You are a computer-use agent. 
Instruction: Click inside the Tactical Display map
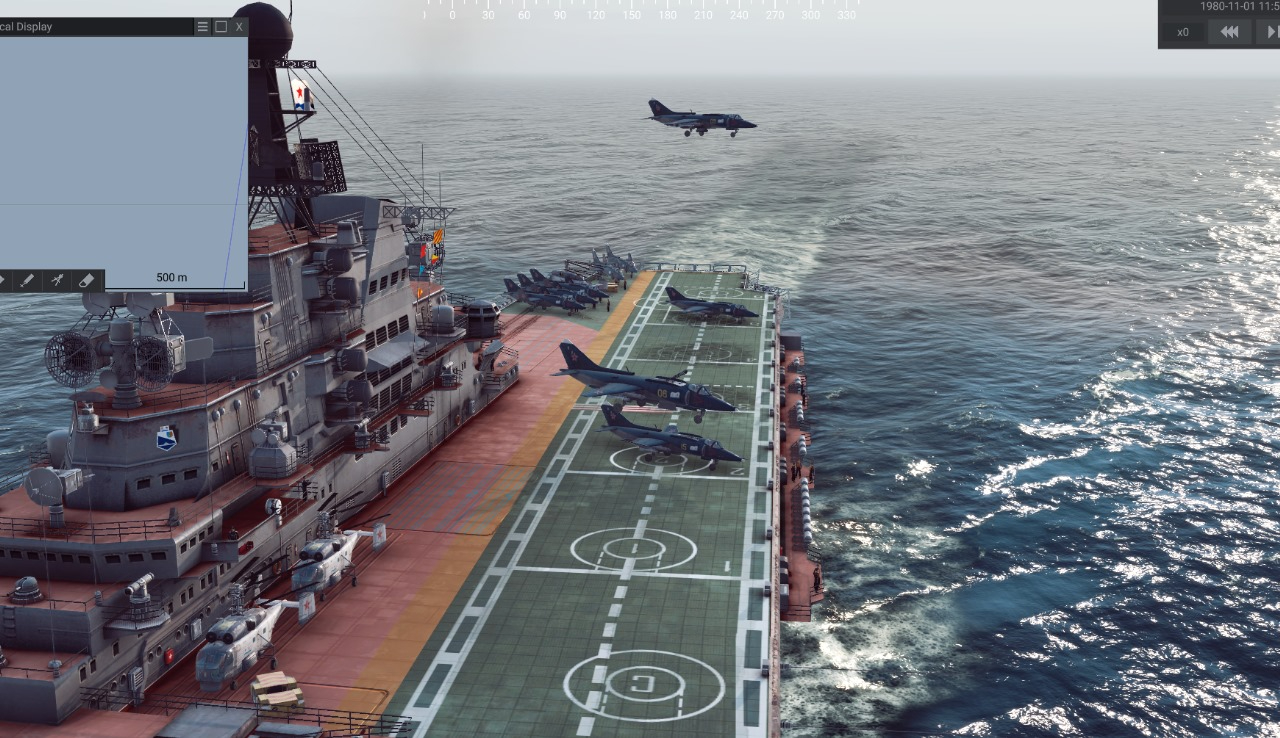click(120, 150)
